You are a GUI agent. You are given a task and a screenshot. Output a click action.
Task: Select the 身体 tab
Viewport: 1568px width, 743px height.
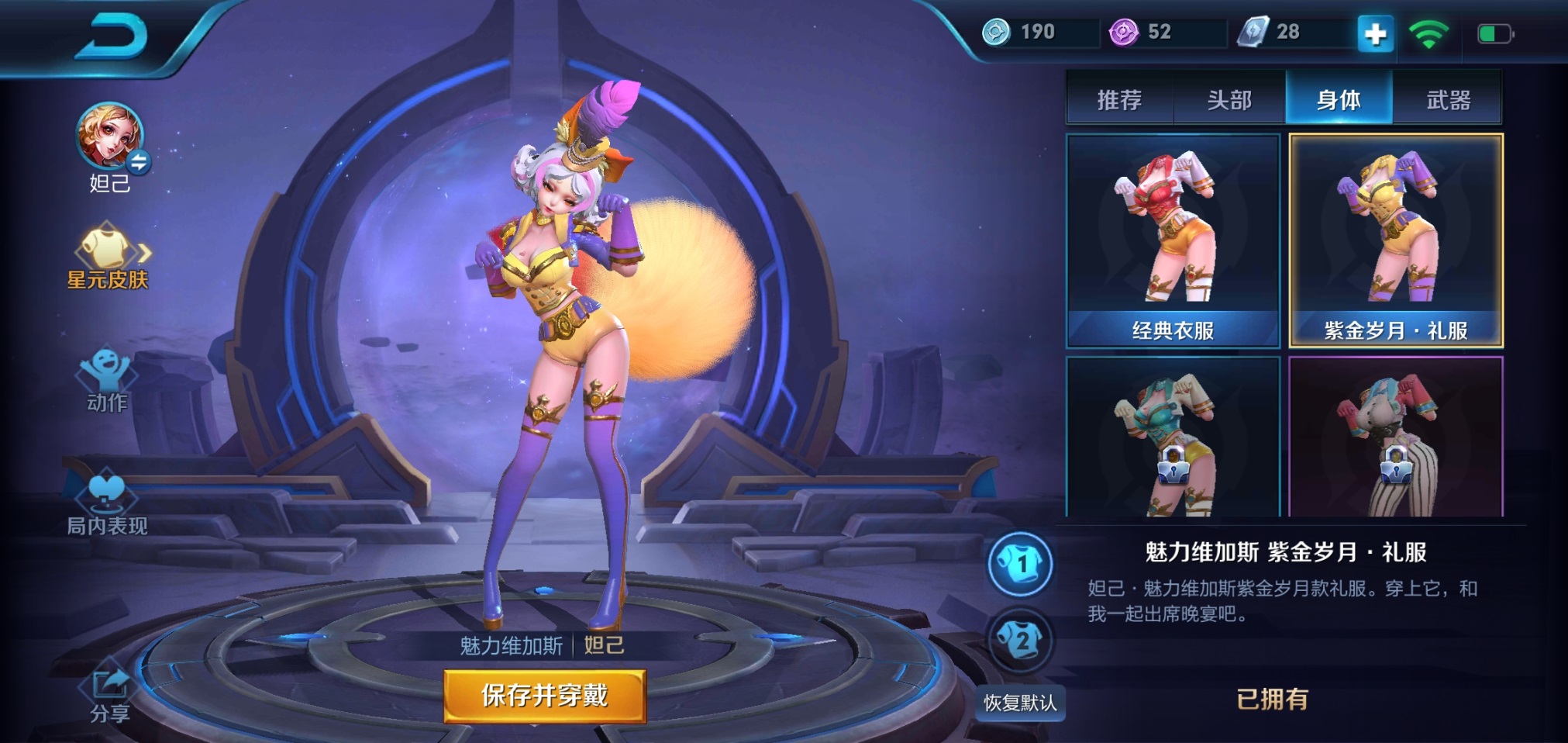[1339, 99]
